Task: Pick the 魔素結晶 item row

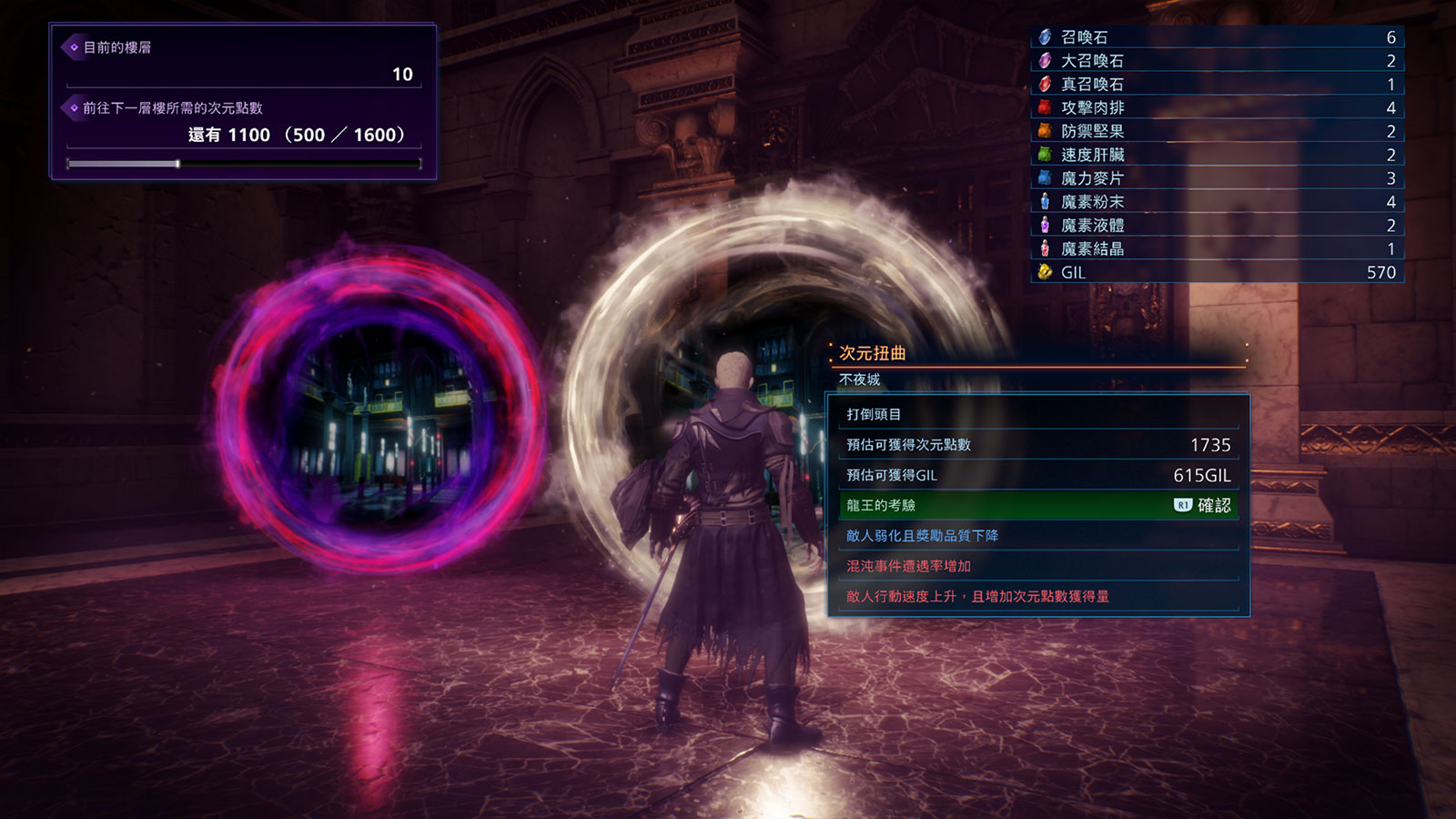Action: click(1217, 248)
